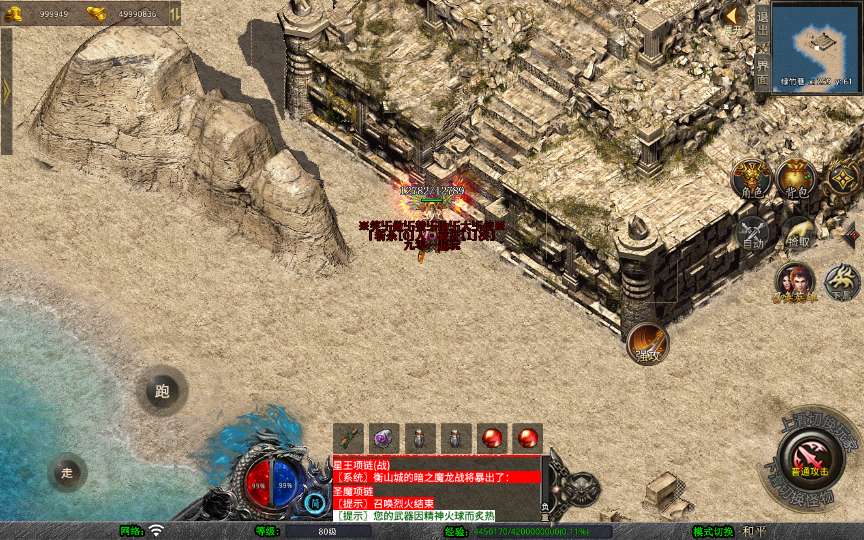Click the 走 walk button
Viewport: 864px width, 540px height.
point(67,472)
